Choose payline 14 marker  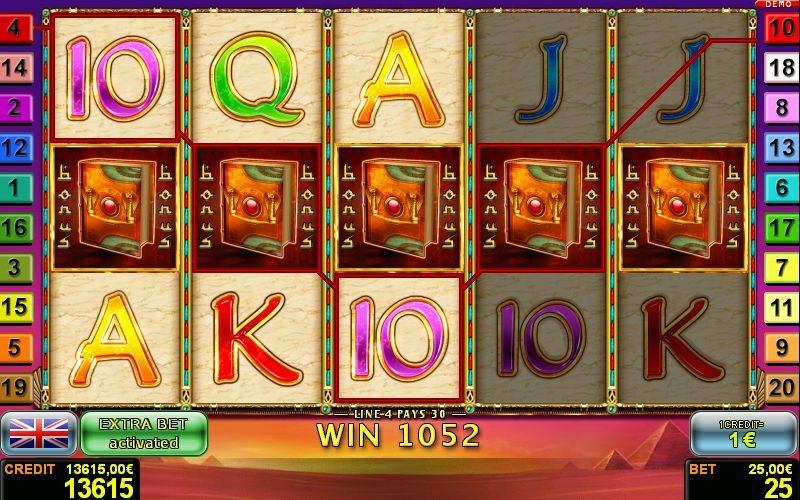click(x=15, y=68)
